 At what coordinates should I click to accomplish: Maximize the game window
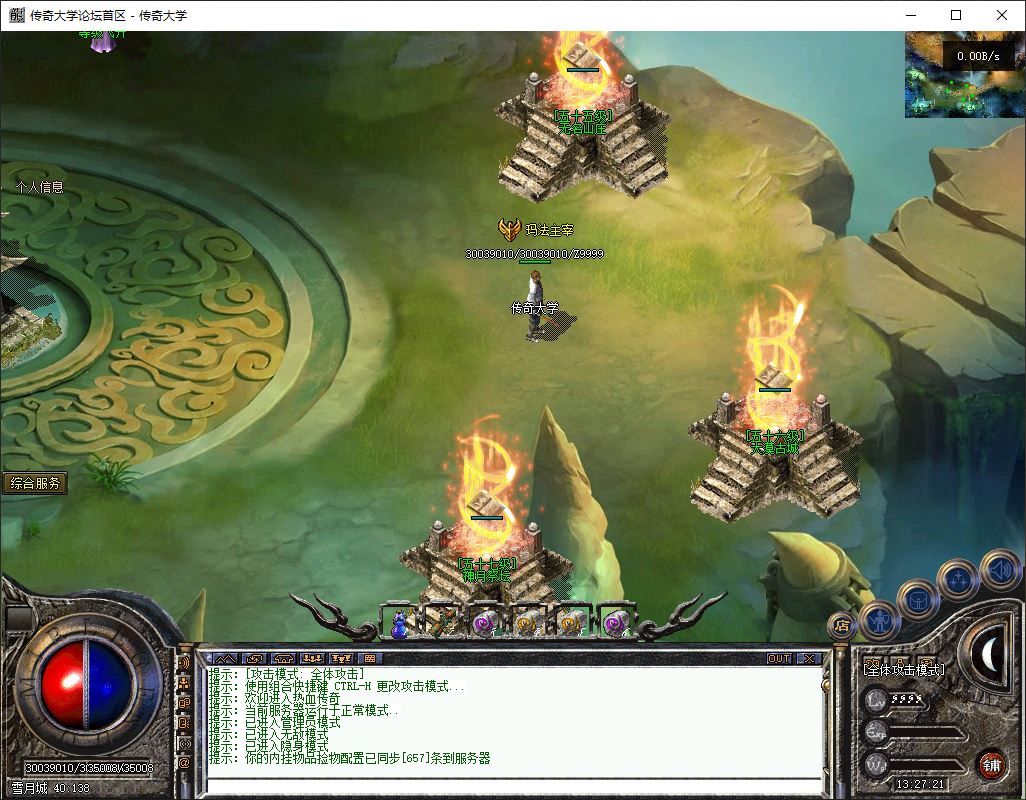[956, 15]
